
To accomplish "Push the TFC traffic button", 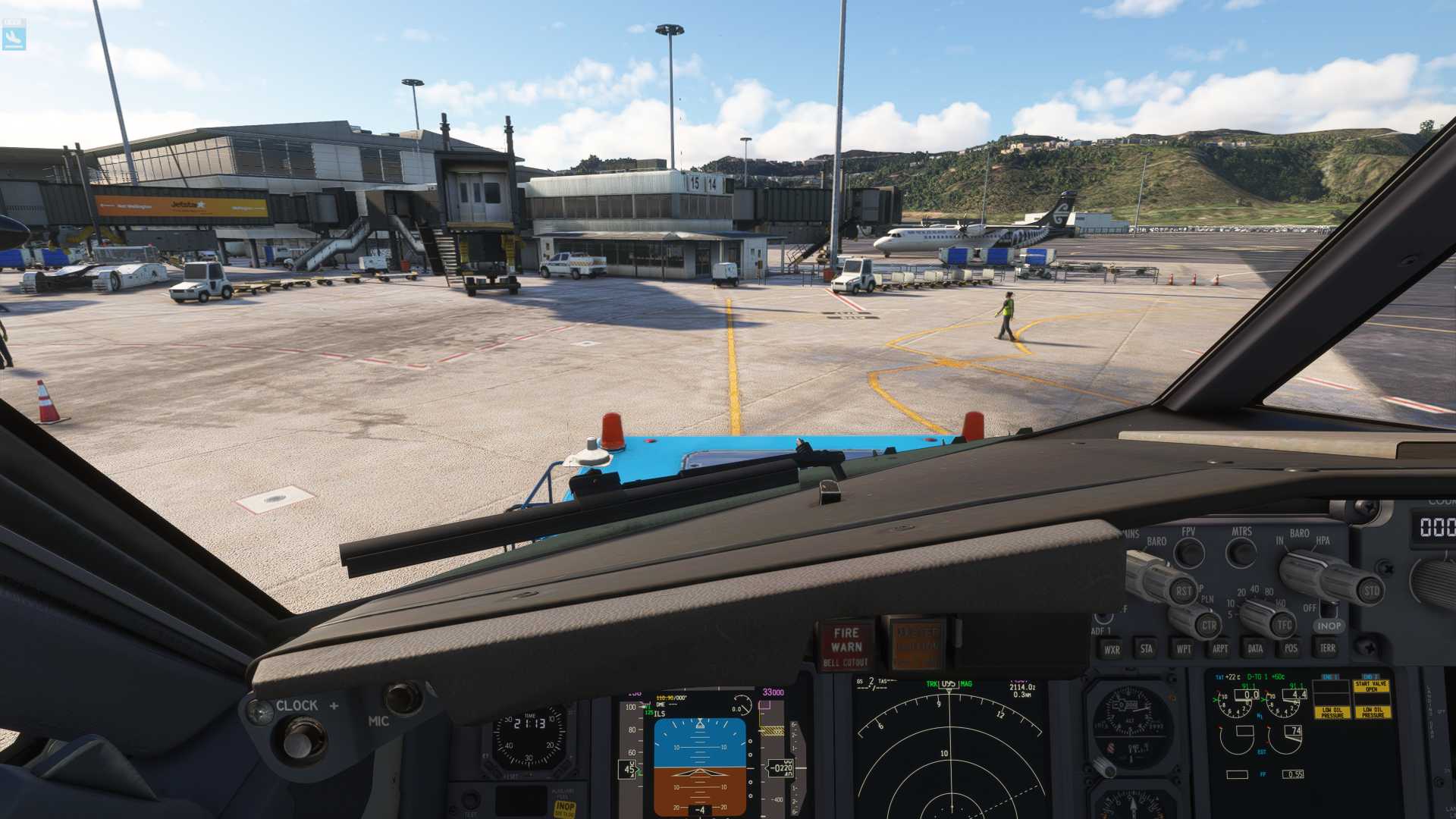I will 1283,625.
